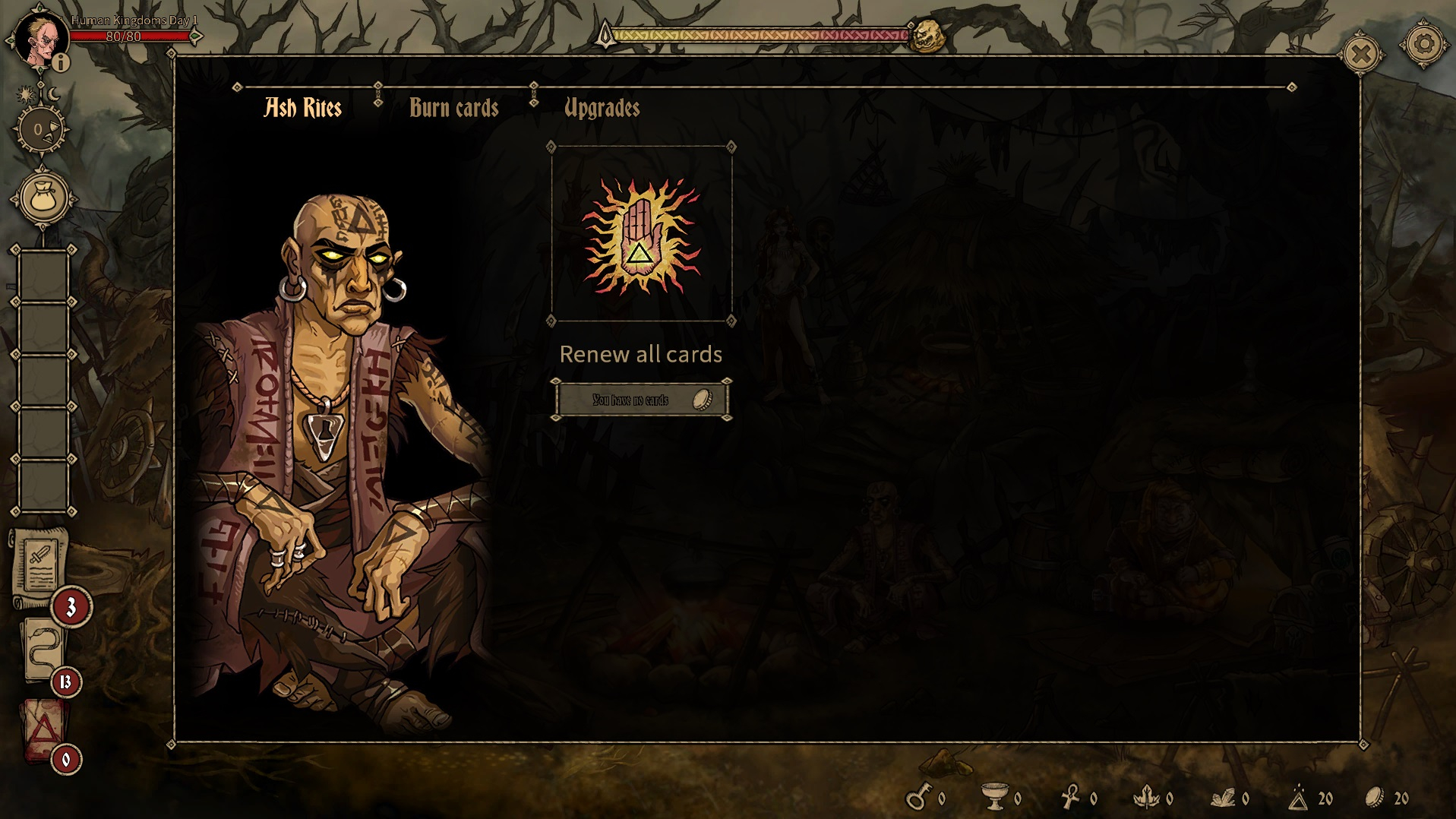This screenshot has height=819, width=1456.
Task: Select the flaming hand Renew all cards icon
Action: (x=641, y=235)
